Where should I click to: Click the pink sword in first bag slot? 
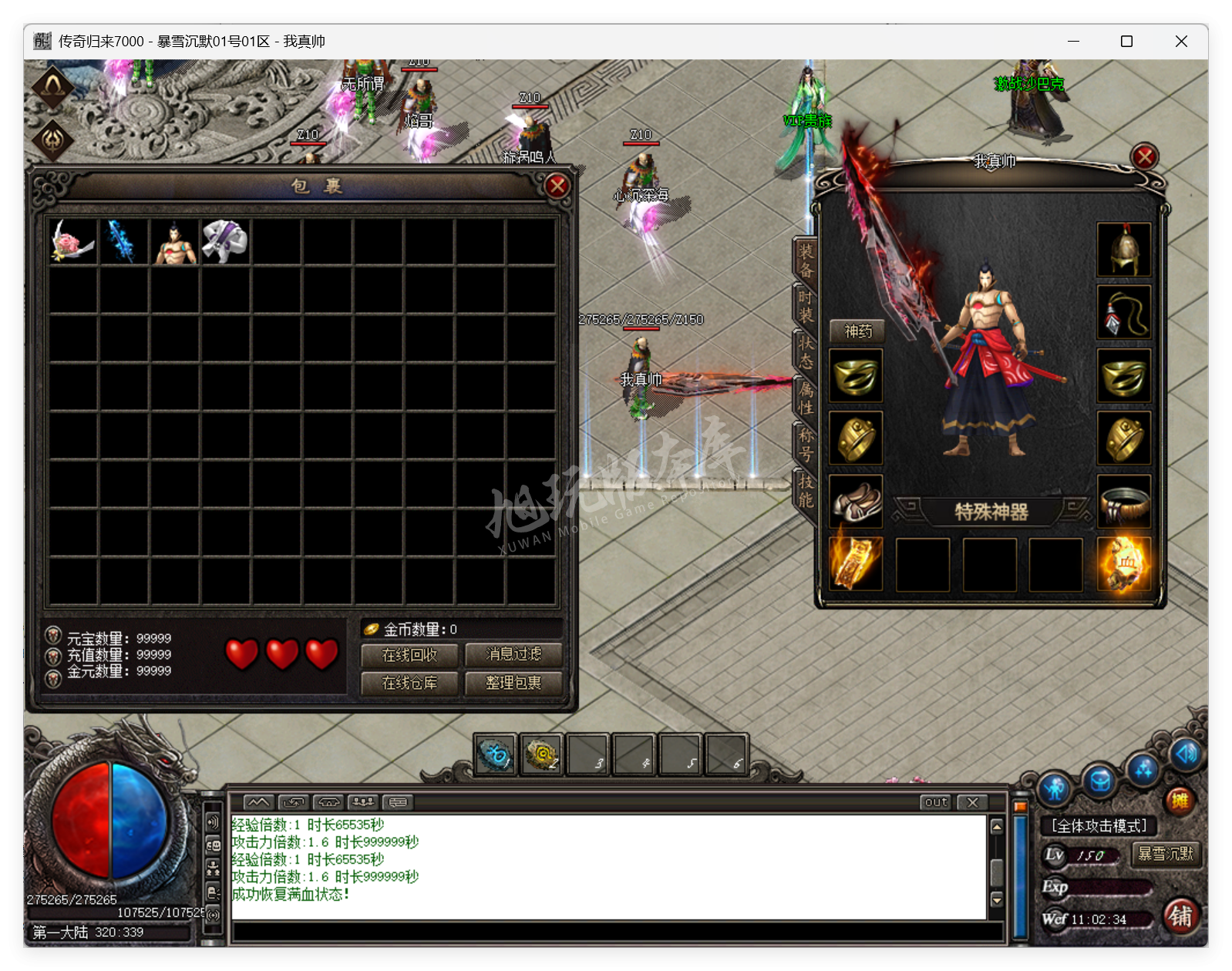pyautogui.click(x=72, y=243)
